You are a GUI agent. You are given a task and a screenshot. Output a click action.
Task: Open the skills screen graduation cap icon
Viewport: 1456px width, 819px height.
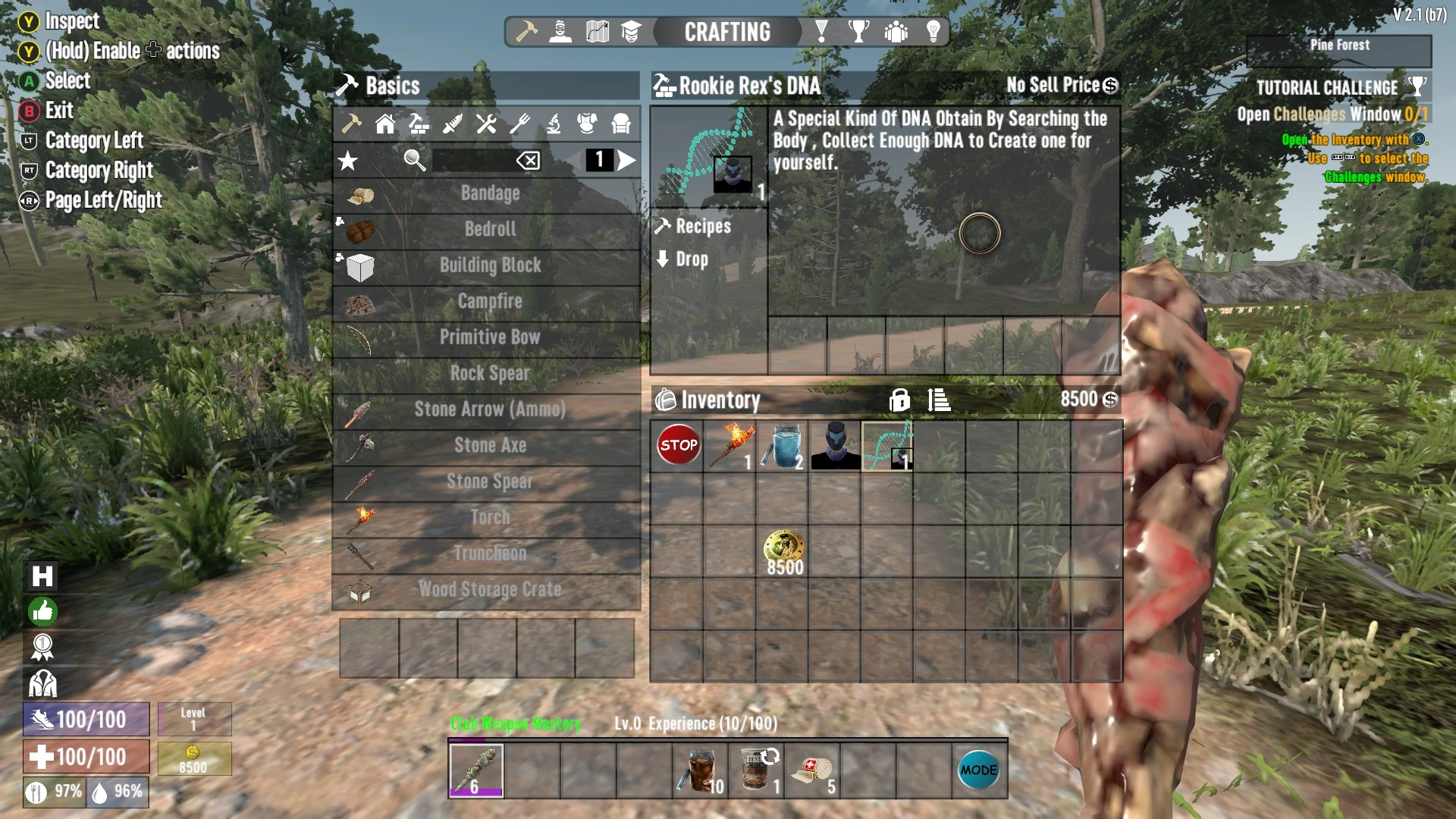630,32
